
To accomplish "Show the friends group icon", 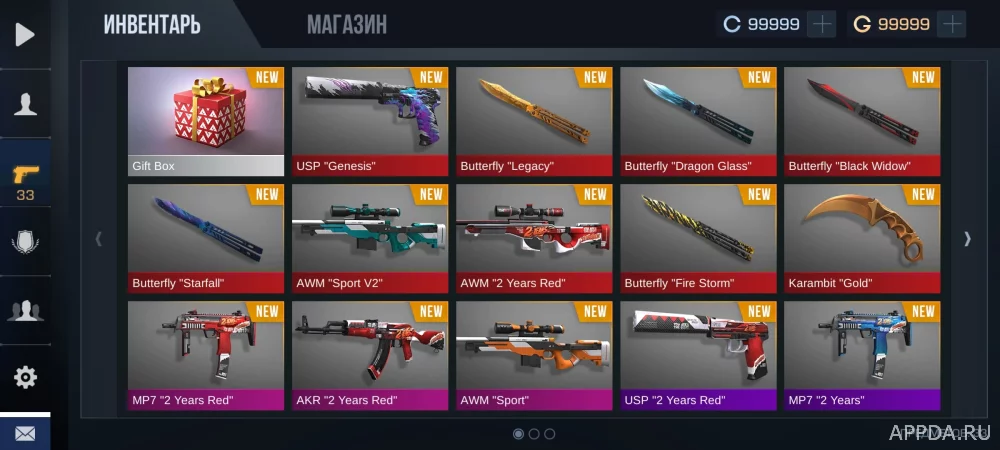I will click(x=25, y=310).
